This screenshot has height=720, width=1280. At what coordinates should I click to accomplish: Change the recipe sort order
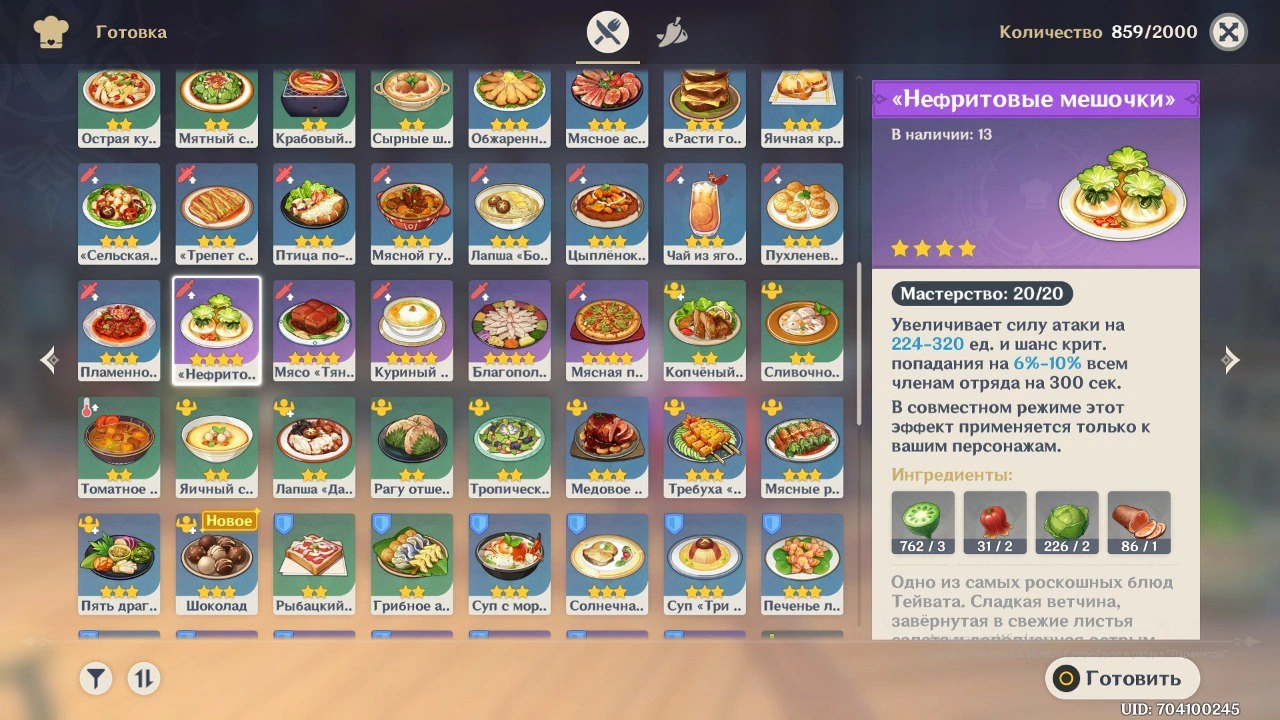[143, 679]
